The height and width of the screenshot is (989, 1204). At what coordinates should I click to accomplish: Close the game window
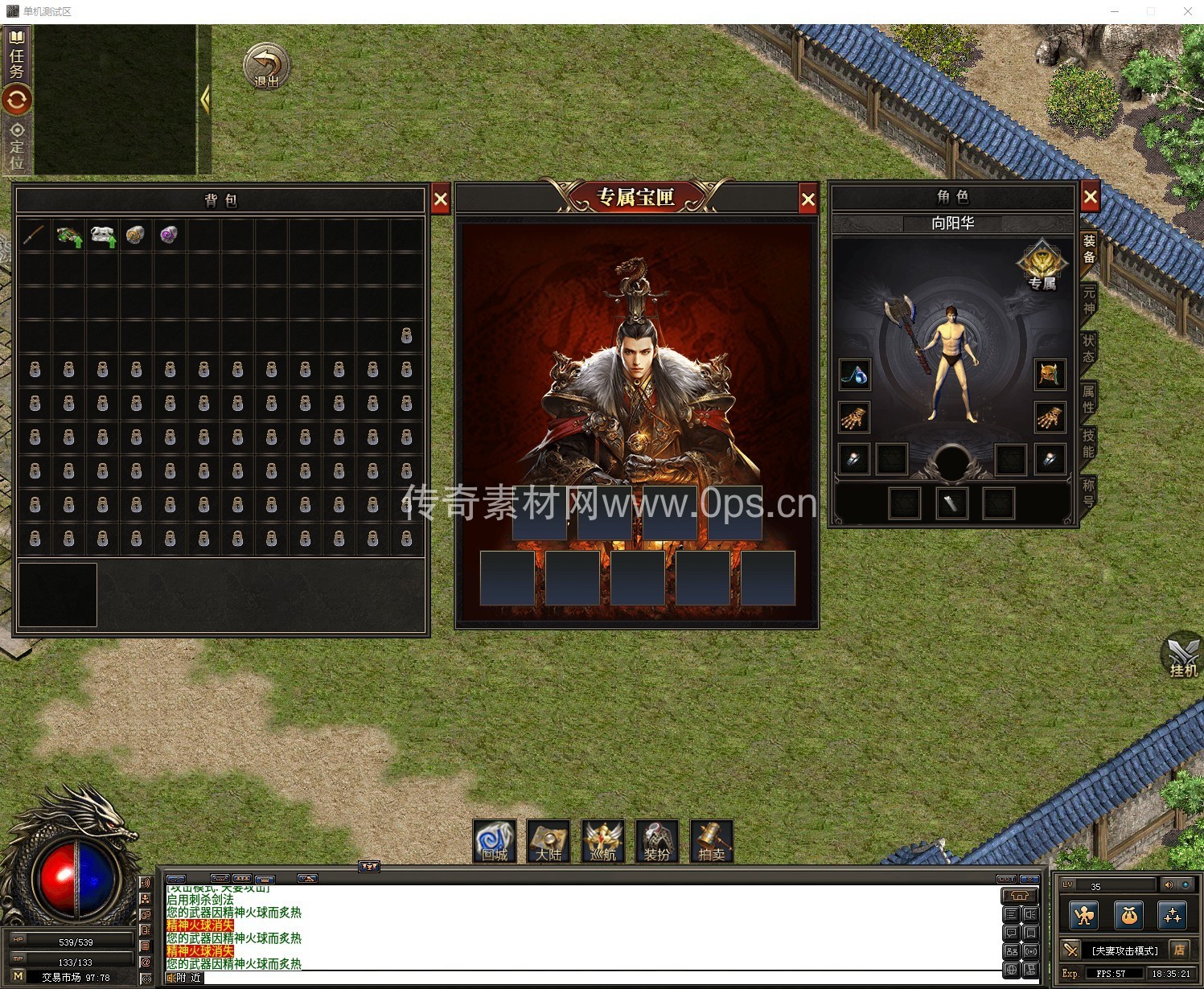1187,11
